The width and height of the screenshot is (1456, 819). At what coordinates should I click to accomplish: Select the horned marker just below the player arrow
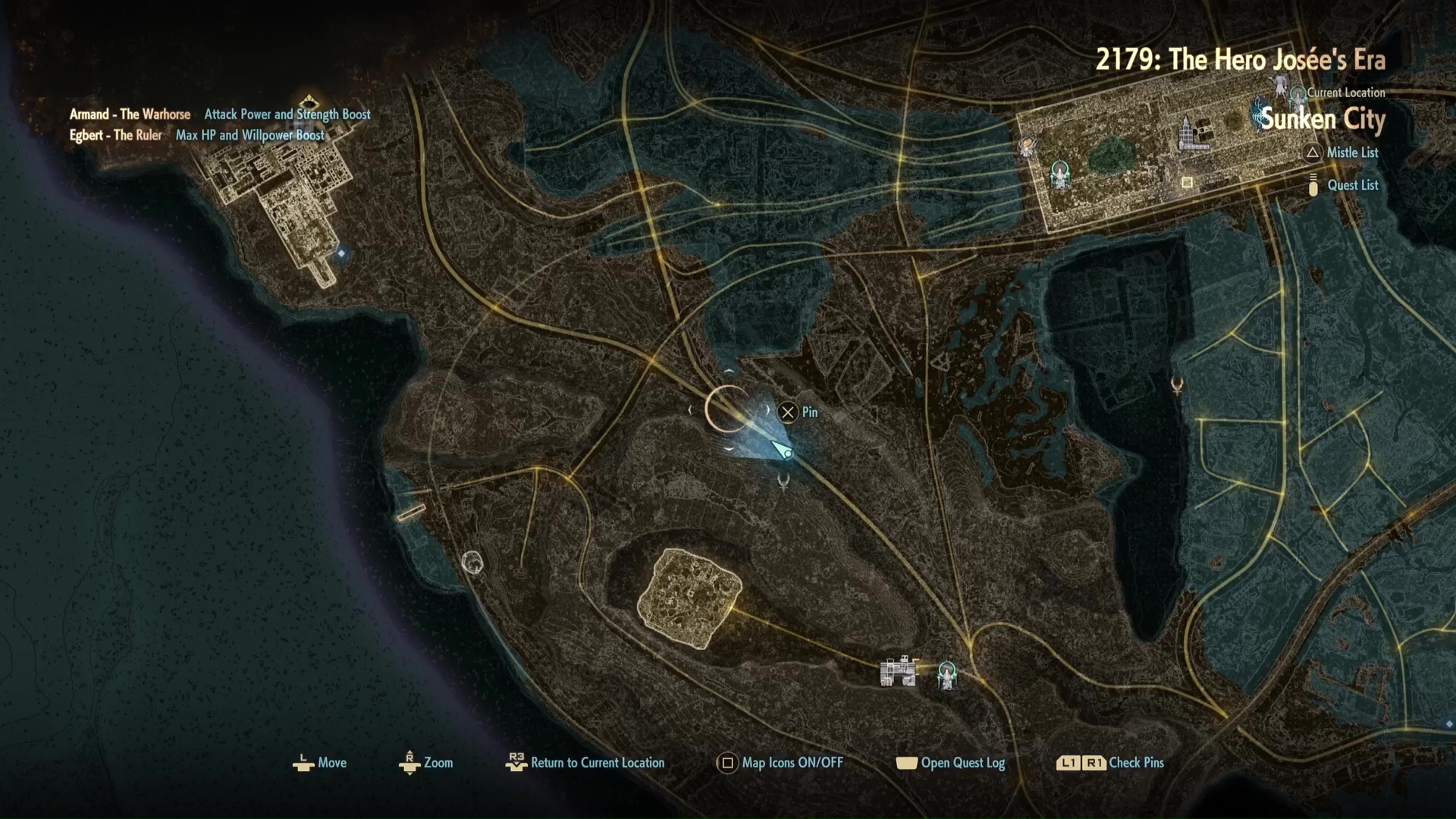[784, 480]
